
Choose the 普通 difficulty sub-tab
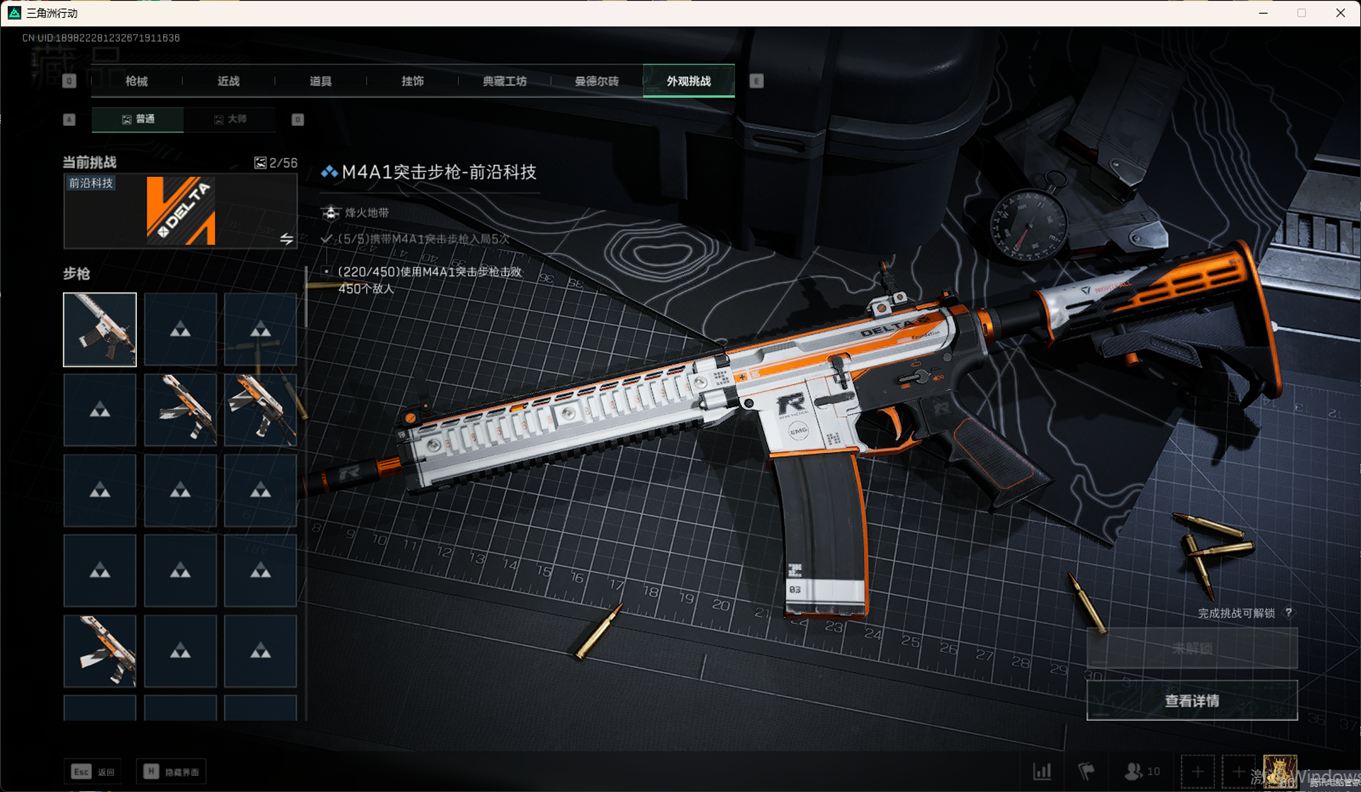pyautogui.click(x=138, y=119)
